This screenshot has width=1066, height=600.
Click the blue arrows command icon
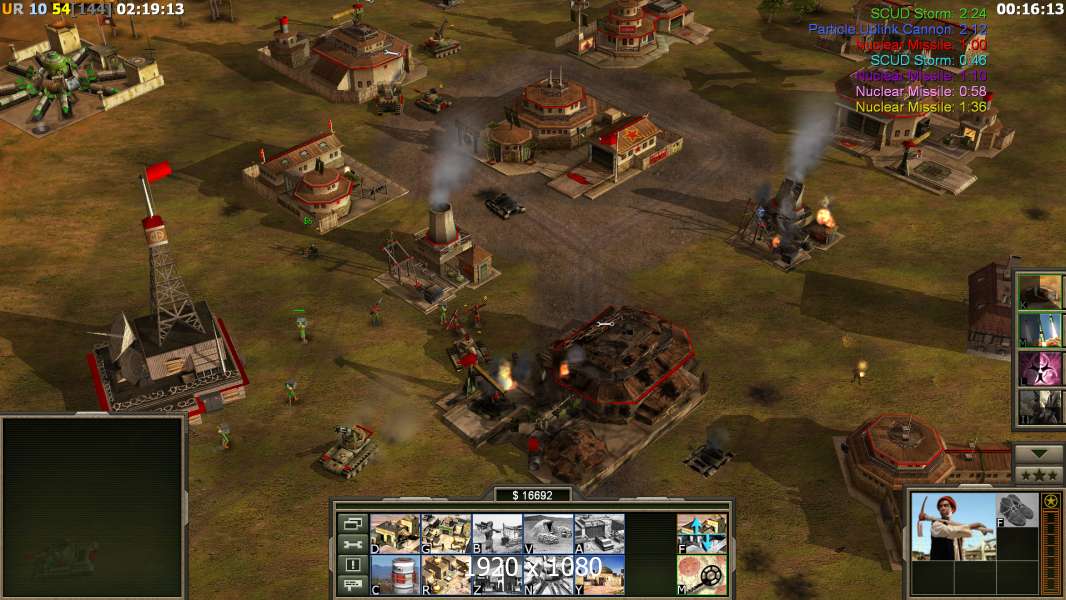pos(702,534)
